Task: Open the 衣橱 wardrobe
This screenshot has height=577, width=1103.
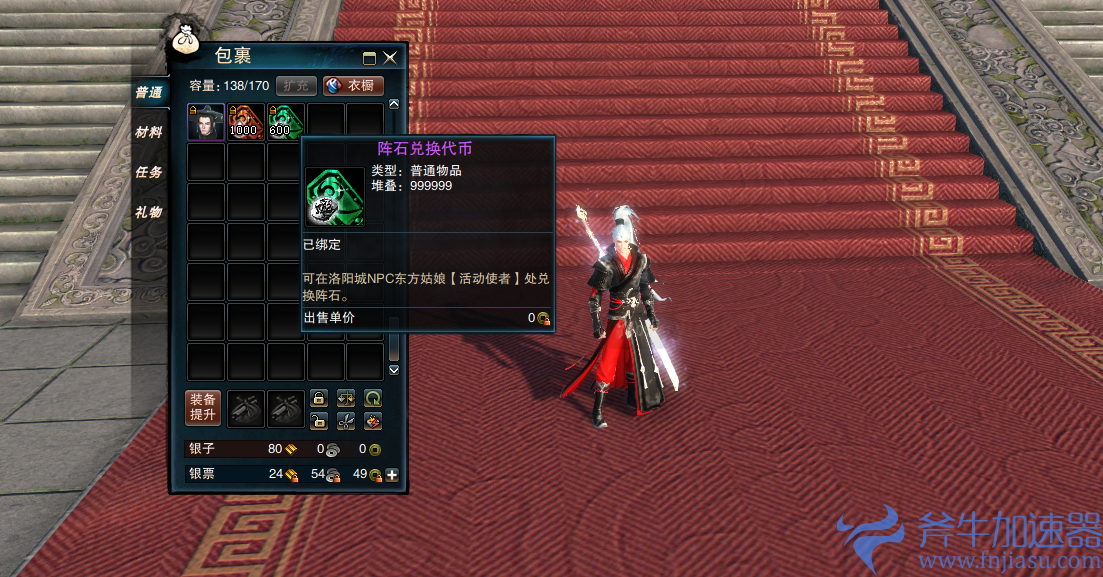Action: pos(354,86)
